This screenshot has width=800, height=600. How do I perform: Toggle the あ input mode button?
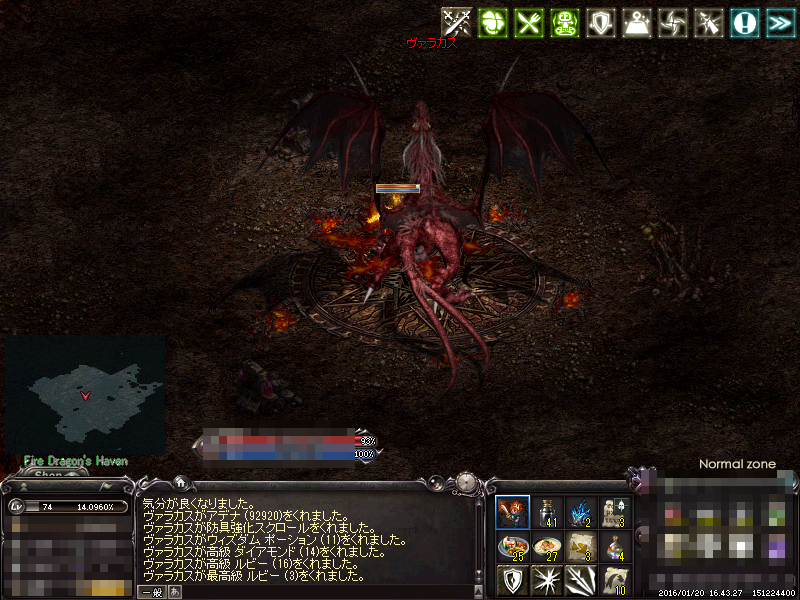point(172,592)
